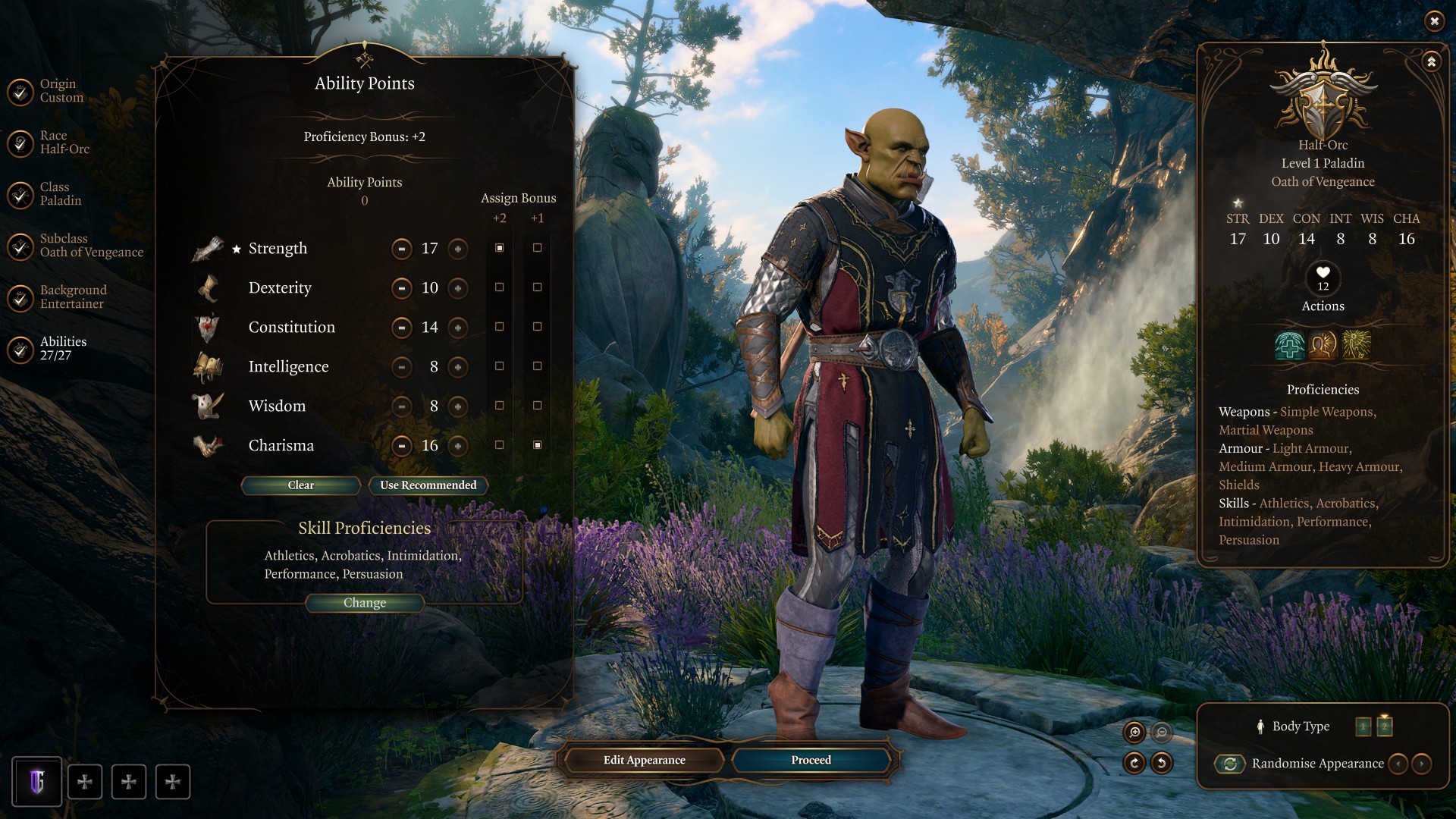Assign the +1 bonus to Wisdom
The width and height of the screenshot is (1456, 819).
537,406
